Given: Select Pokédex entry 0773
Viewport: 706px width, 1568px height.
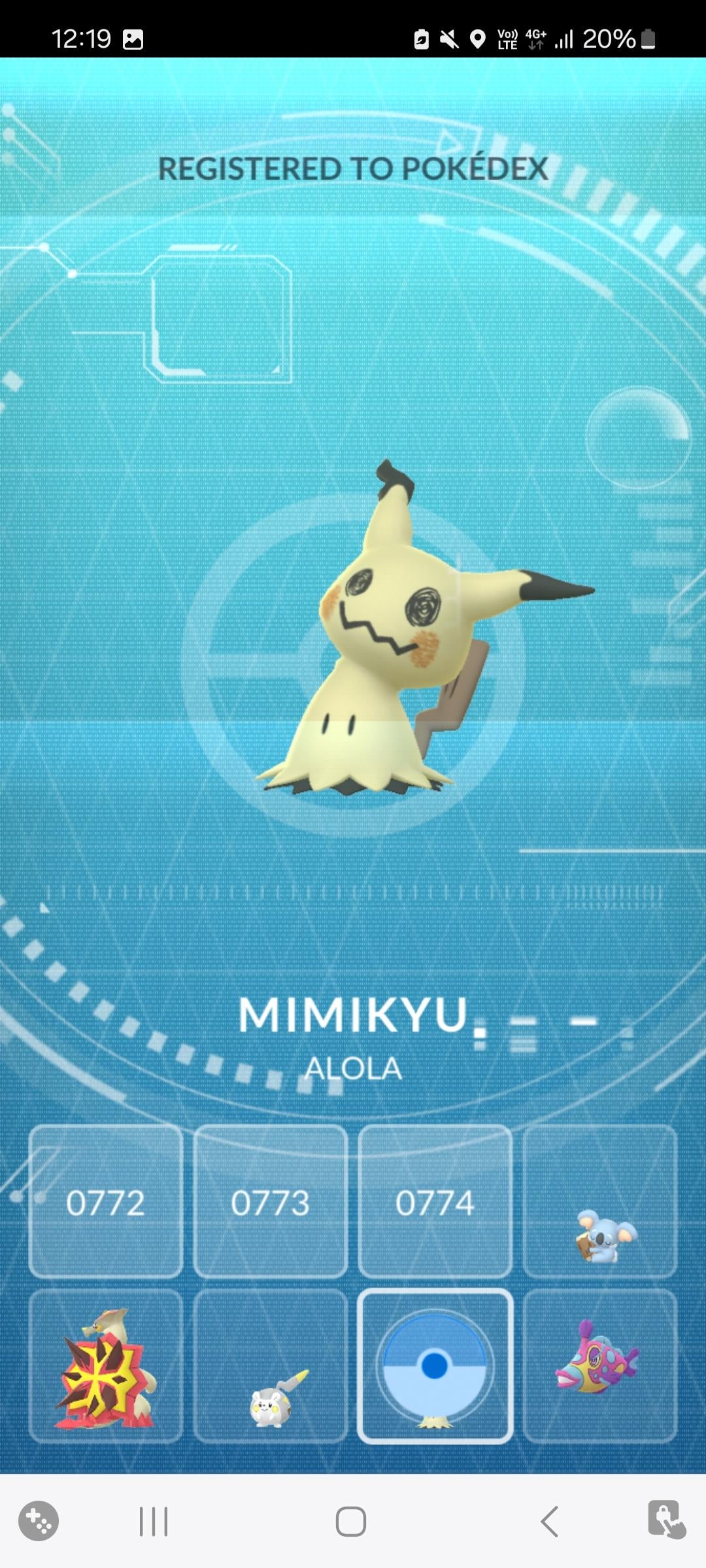Looking at the screenshot, I should 271,1201.
